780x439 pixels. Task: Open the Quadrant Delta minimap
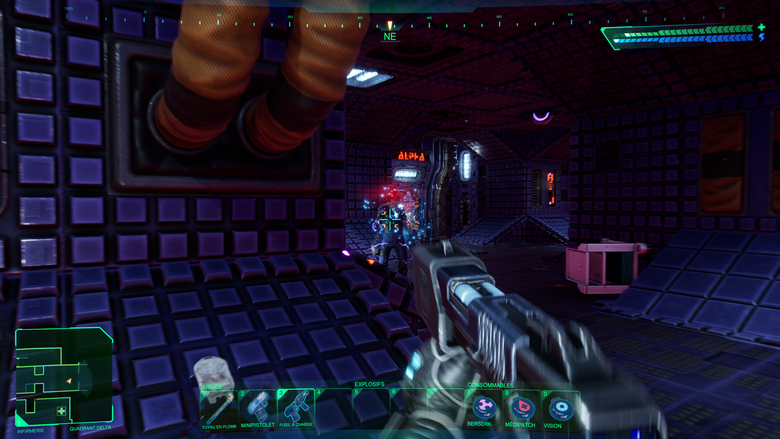pyautogui.click(x=64, y=377)
